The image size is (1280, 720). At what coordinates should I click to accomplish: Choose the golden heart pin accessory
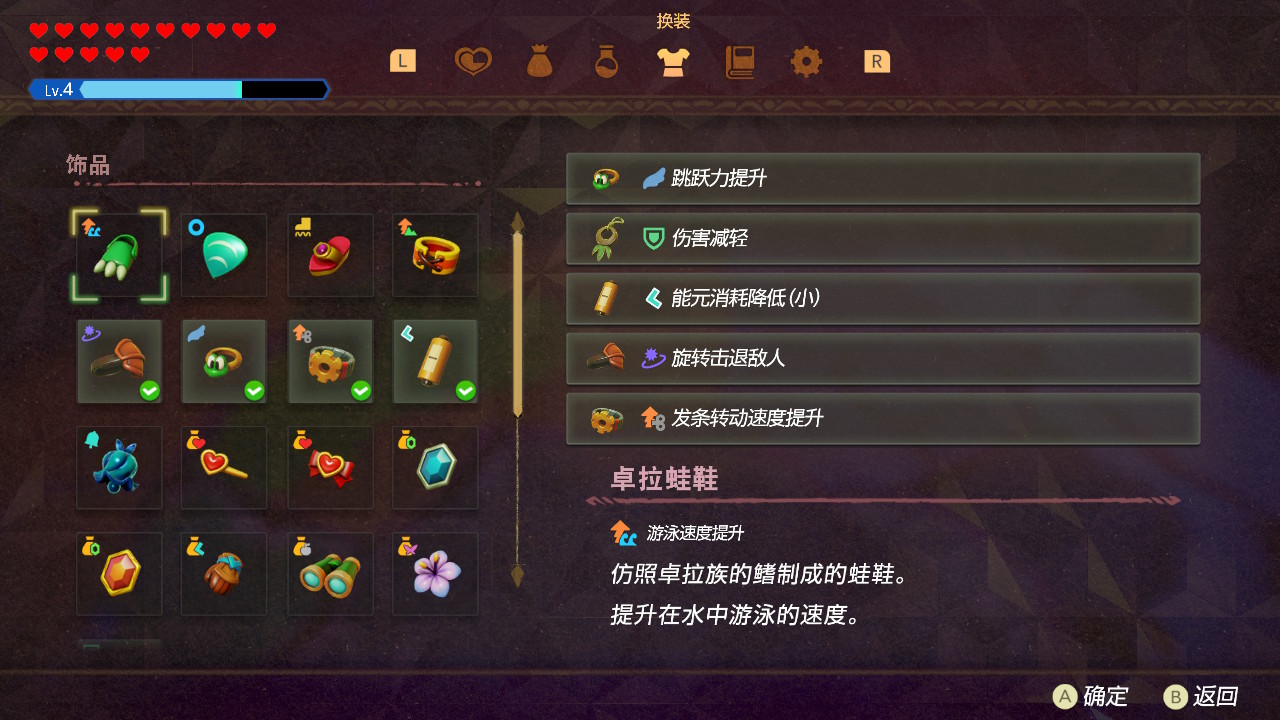tap(224, 467)
